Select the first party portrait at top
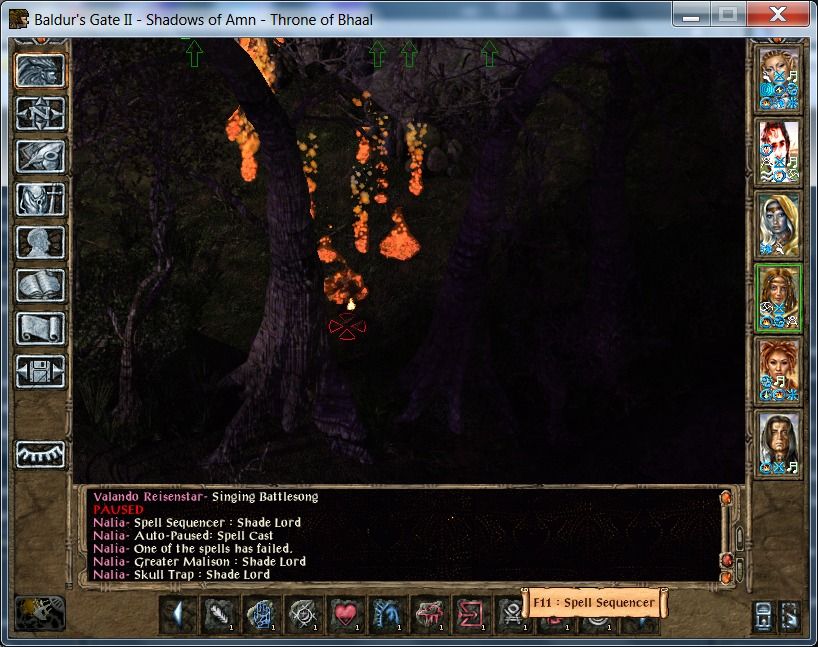 (x=778, y=78)
